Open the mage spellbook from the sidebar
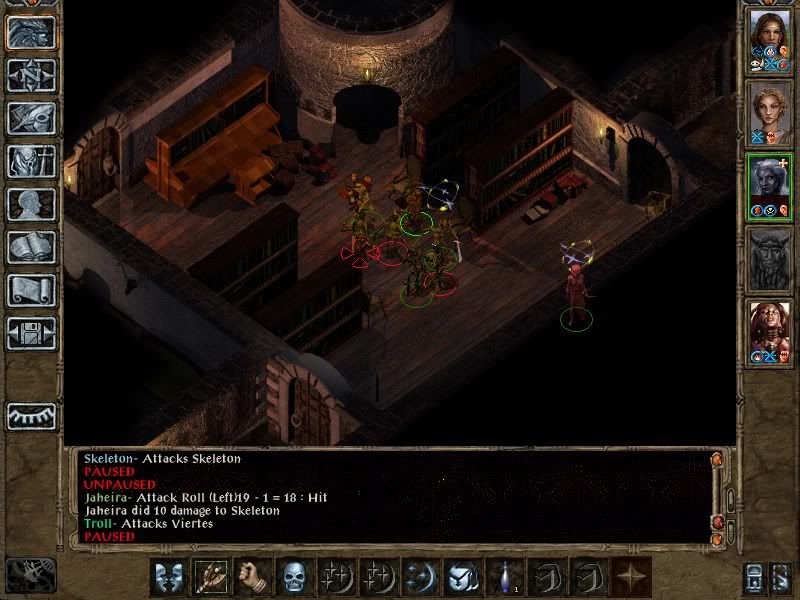 (31, 247)
